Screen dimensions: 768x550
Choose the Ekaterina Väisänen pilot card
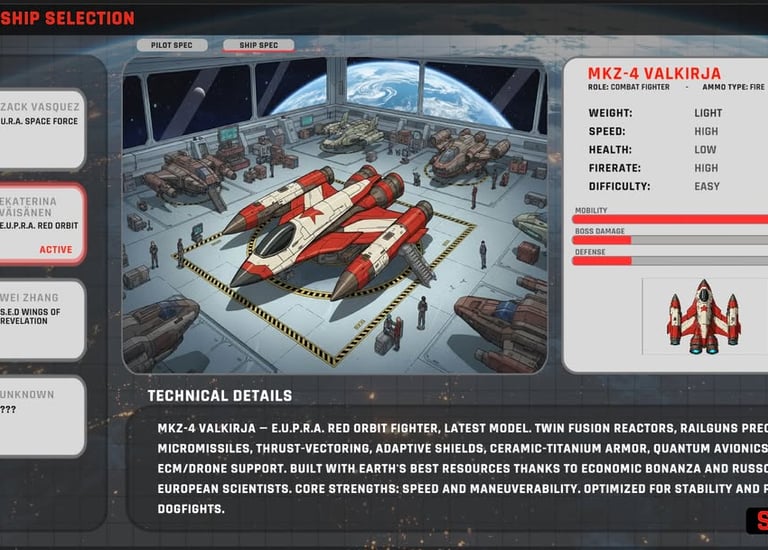click(40, 224)
